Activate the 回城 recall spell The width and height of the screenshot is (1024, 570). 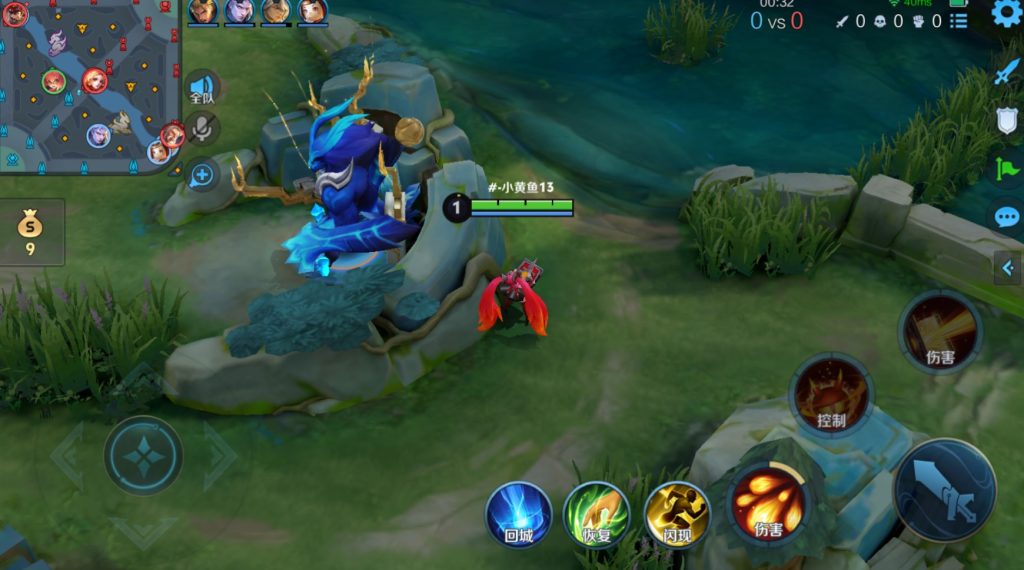point(519,515)
